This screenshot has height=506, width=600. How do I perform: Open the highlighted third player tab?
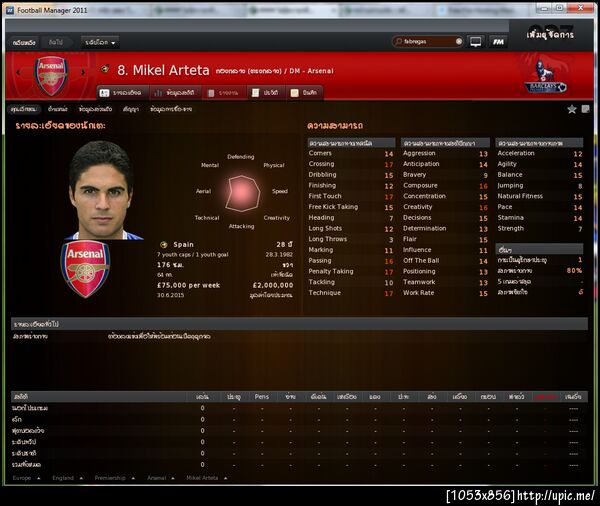229,92
